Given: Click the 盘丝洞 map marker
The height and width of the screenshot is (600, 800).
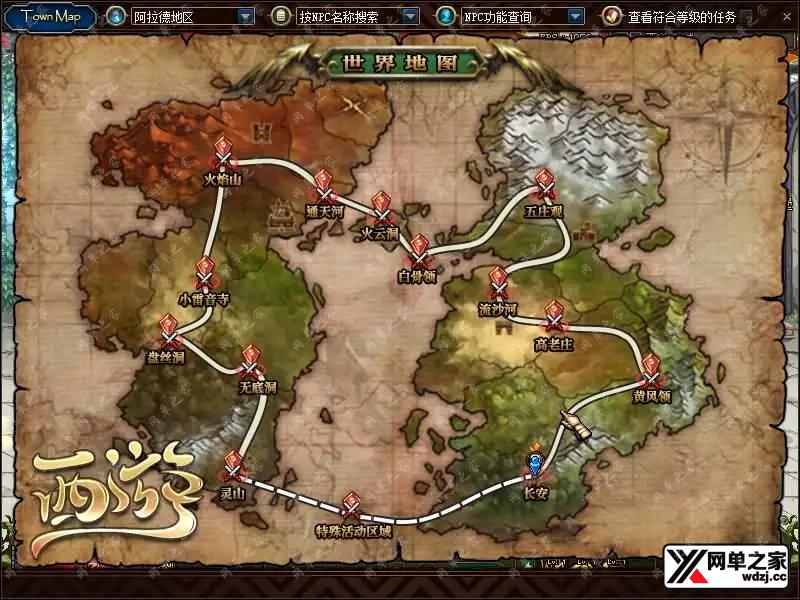Looking at the screenshot, I should pyautogui.click(x=168, y=331).
